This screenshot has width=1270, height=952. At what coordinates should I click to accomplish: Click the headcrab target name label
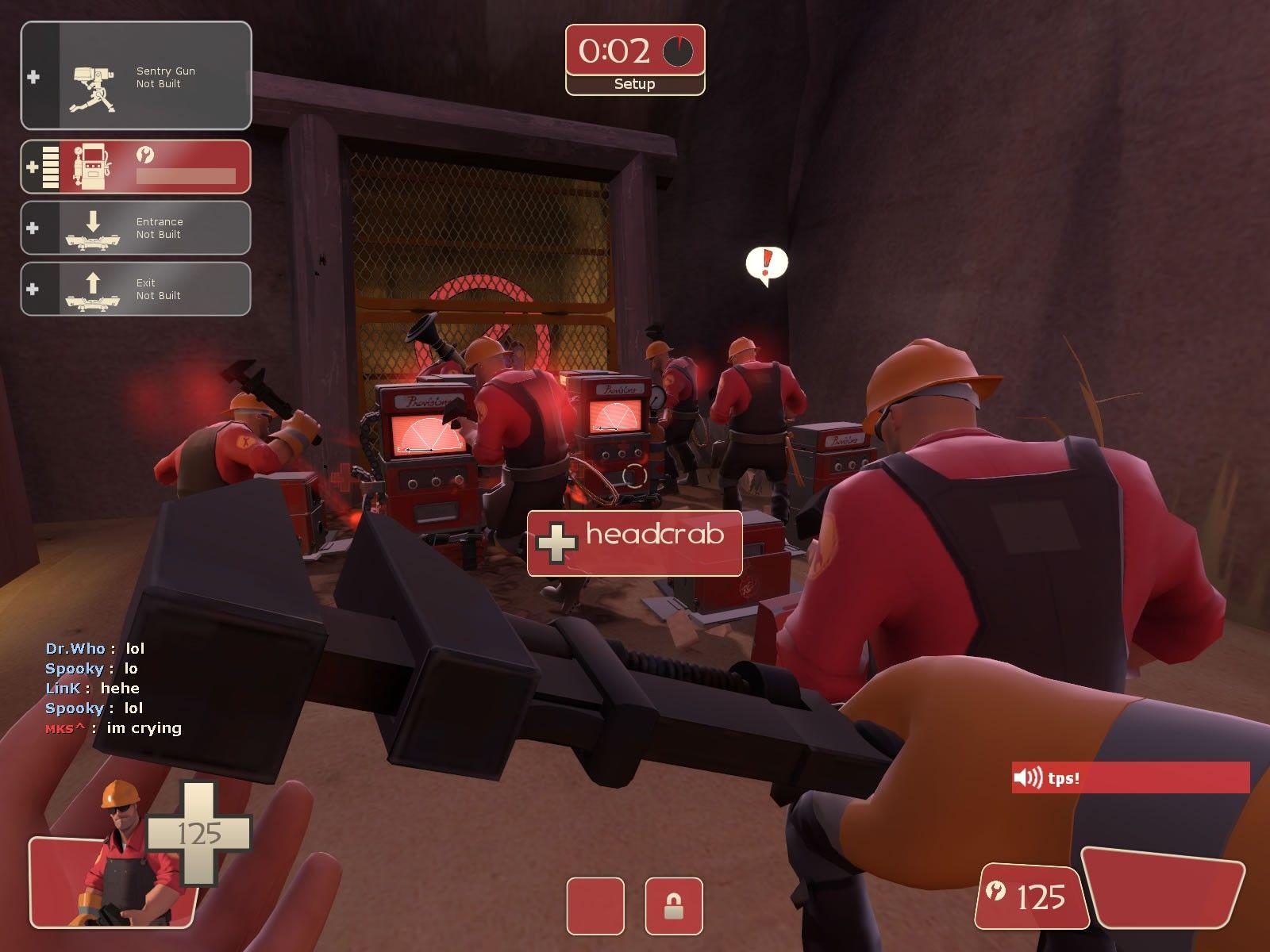click(x=635, y=542)
